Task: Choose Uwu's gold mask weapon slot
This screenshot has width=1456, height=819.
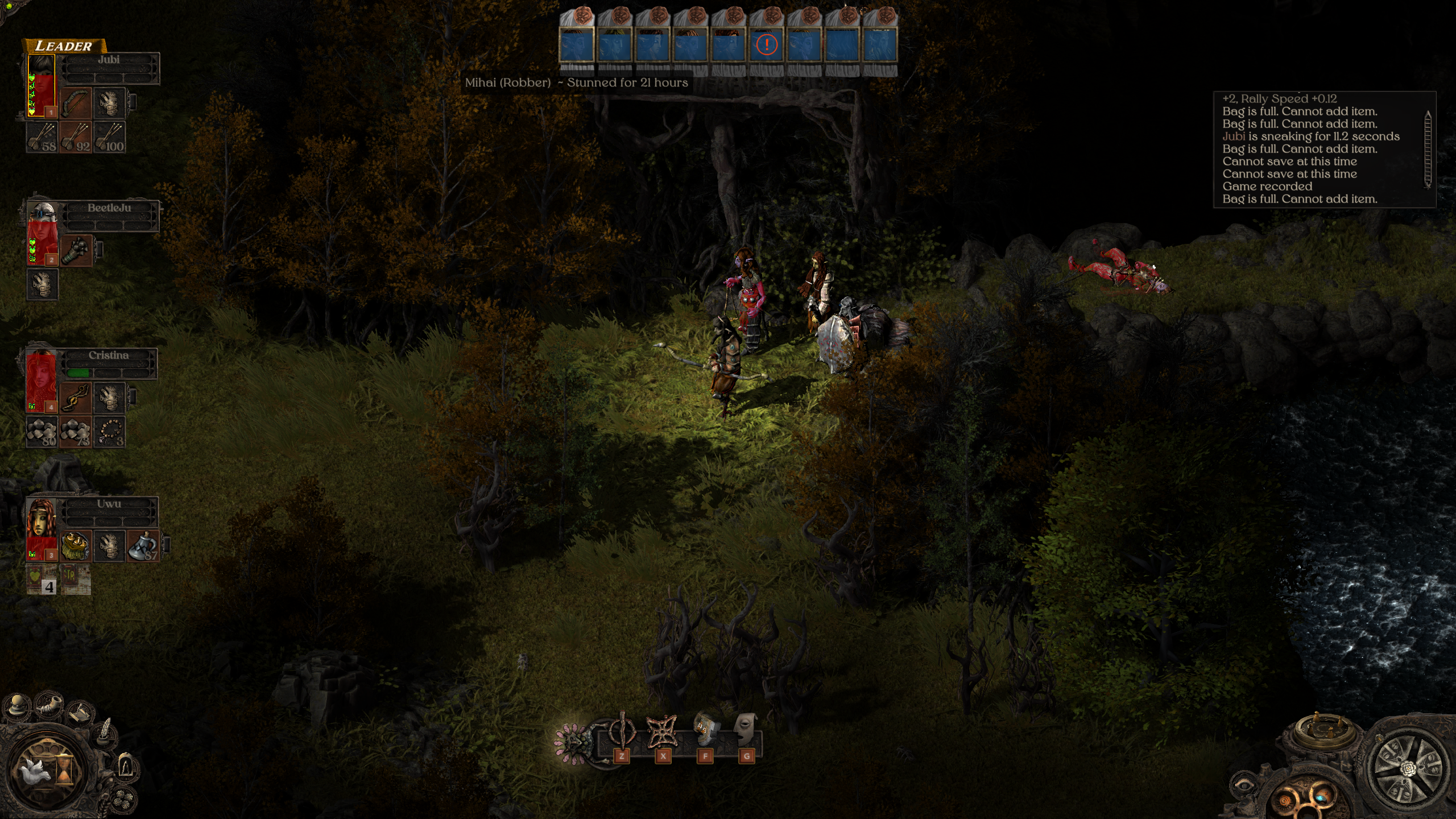Action: tap(76, 545)
